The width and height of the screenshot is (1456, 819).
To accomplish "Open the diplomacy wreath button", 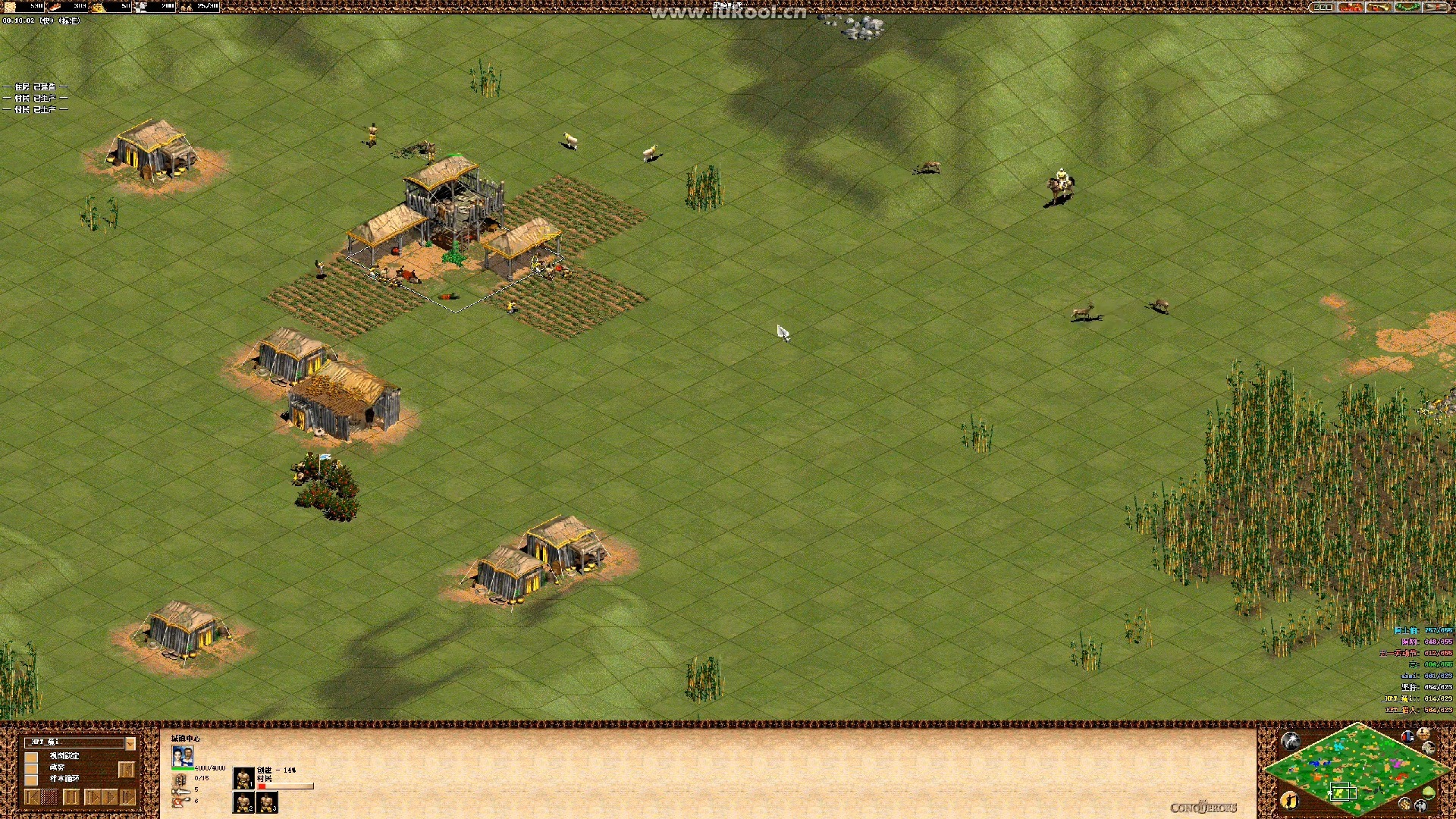I will click(x=1406, y=7).
